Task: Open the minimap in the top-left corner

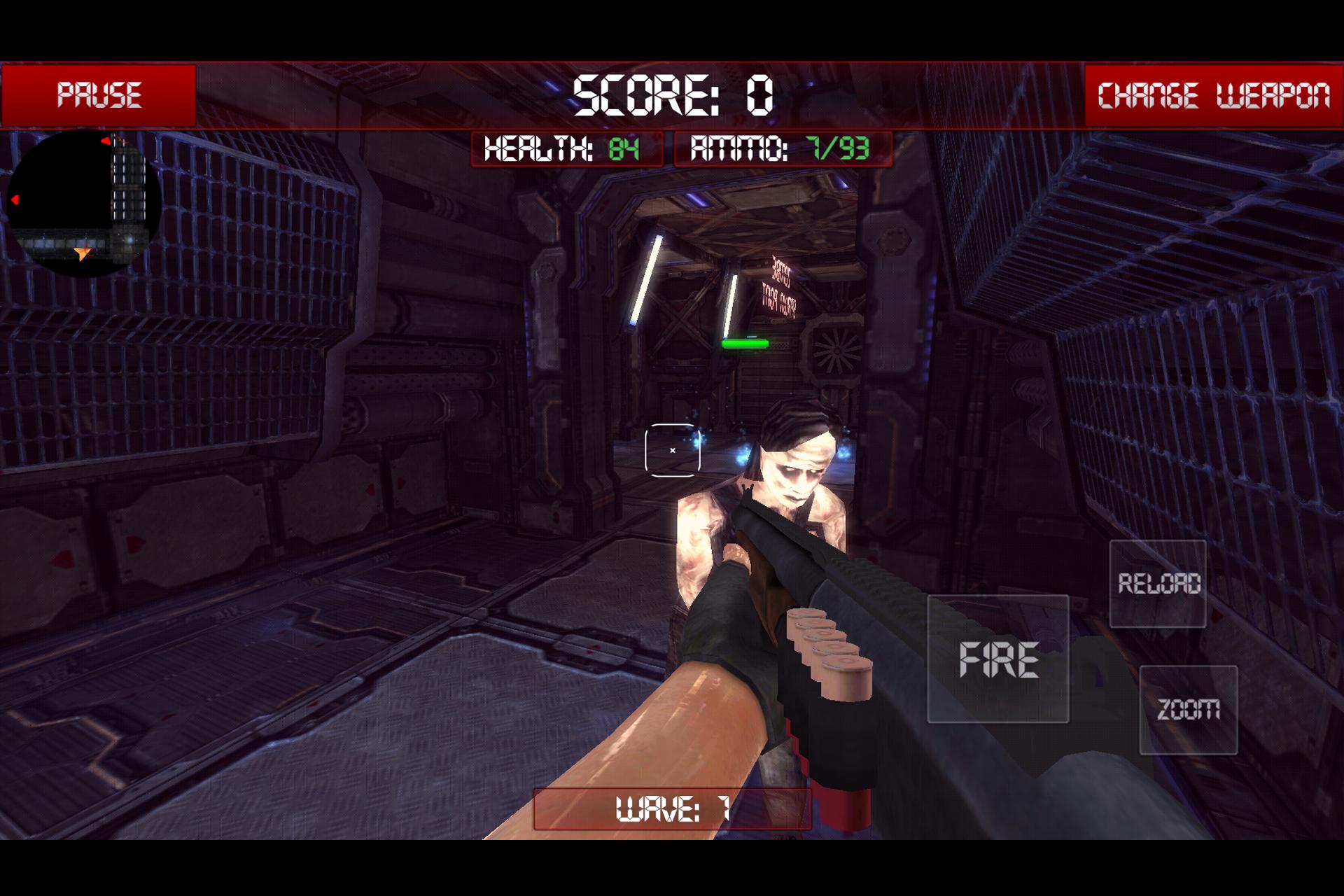Action: (84, 203)
